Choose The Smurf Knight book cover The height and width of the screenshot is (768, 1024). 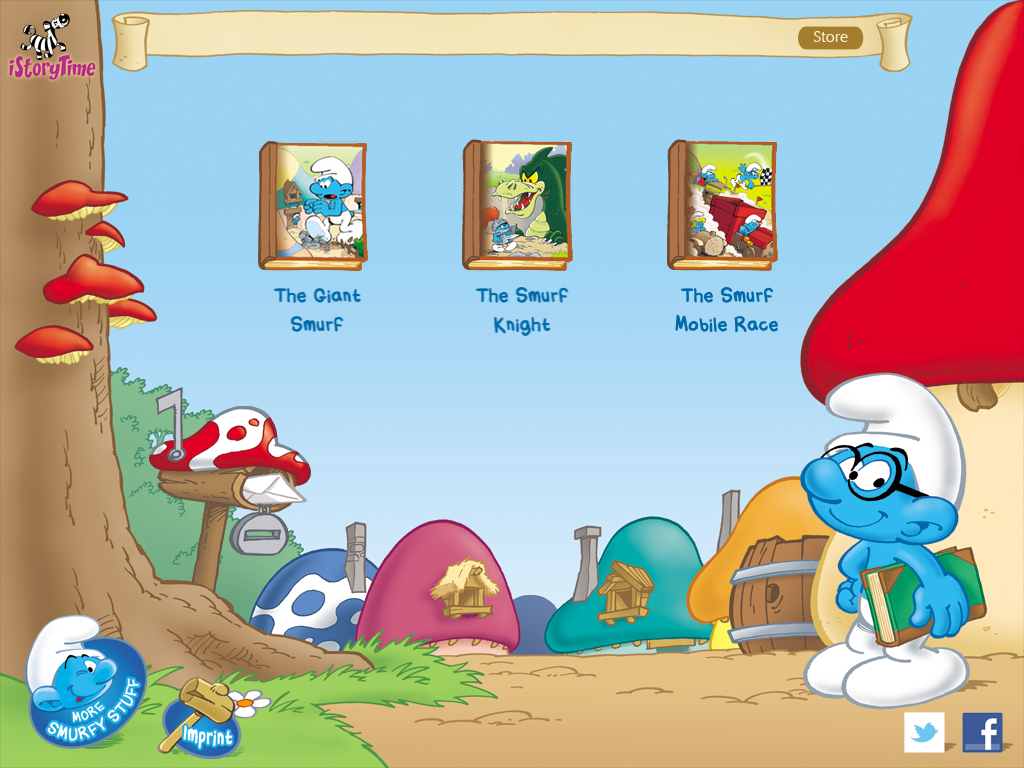click(x=518, y=206)
